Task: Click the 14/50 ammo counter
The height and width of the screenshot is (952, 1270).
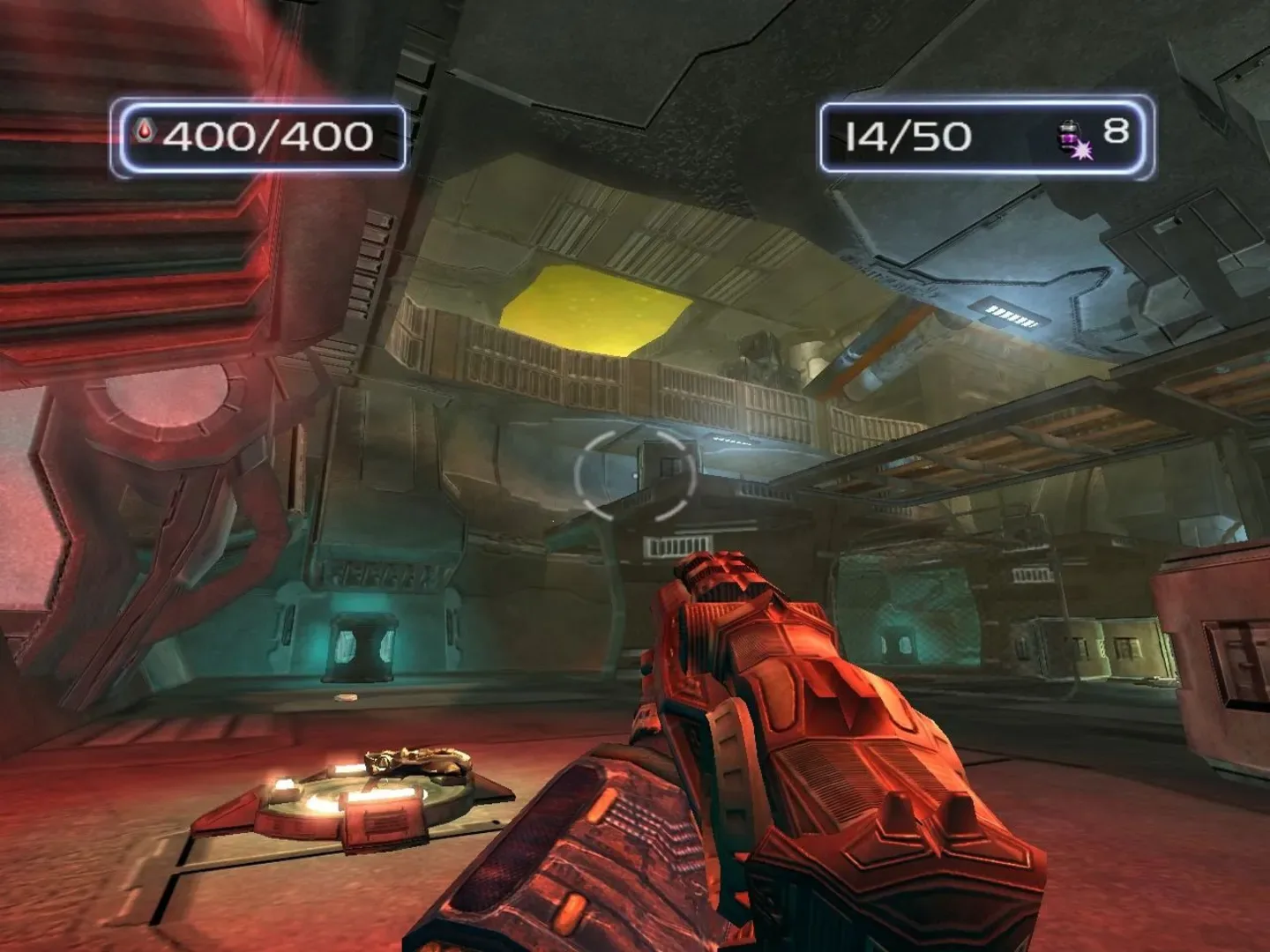Action: 908,134
